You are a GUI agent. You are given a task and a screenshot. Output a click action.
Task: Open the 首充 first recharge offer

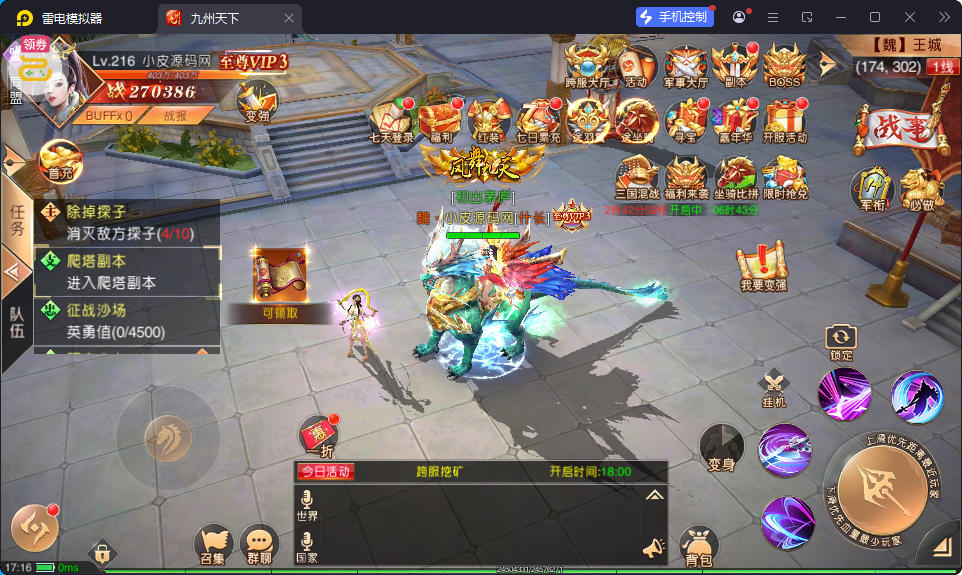60,159
